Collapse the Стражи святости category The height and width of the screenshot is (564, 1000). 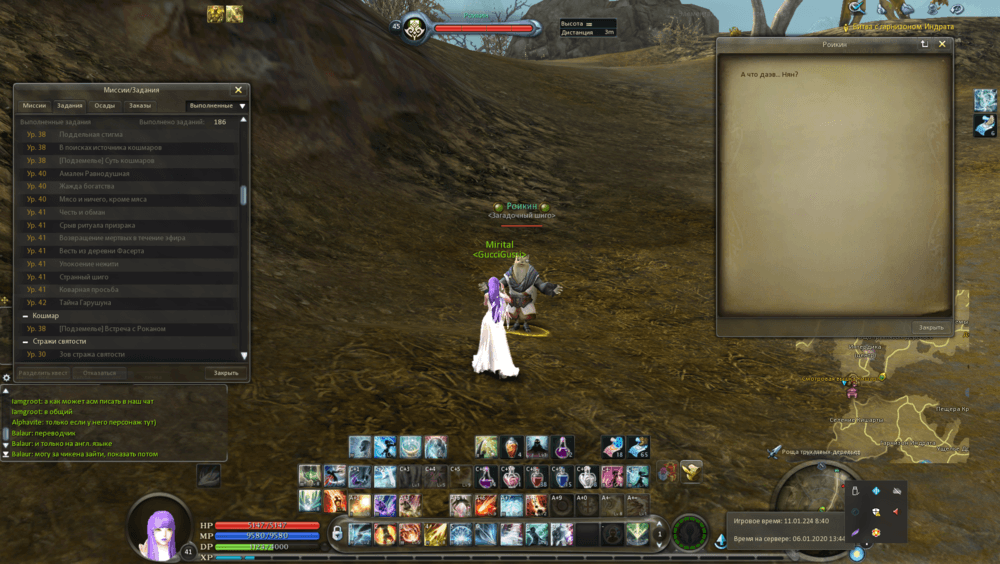click(x=26, y=341)
